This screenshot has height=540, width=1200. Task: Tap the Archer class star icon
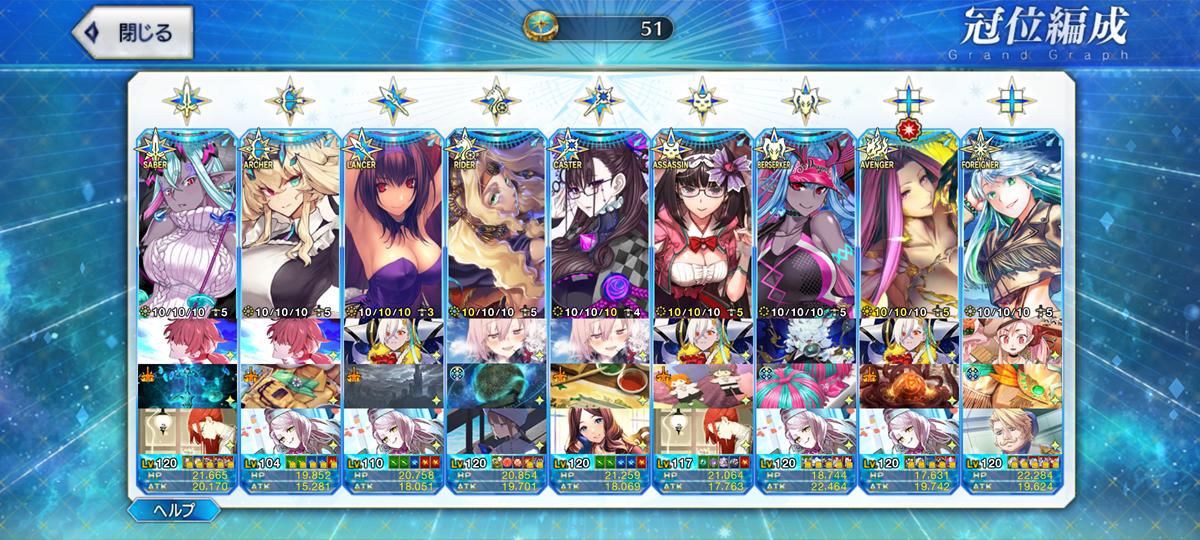pos(290,101)
